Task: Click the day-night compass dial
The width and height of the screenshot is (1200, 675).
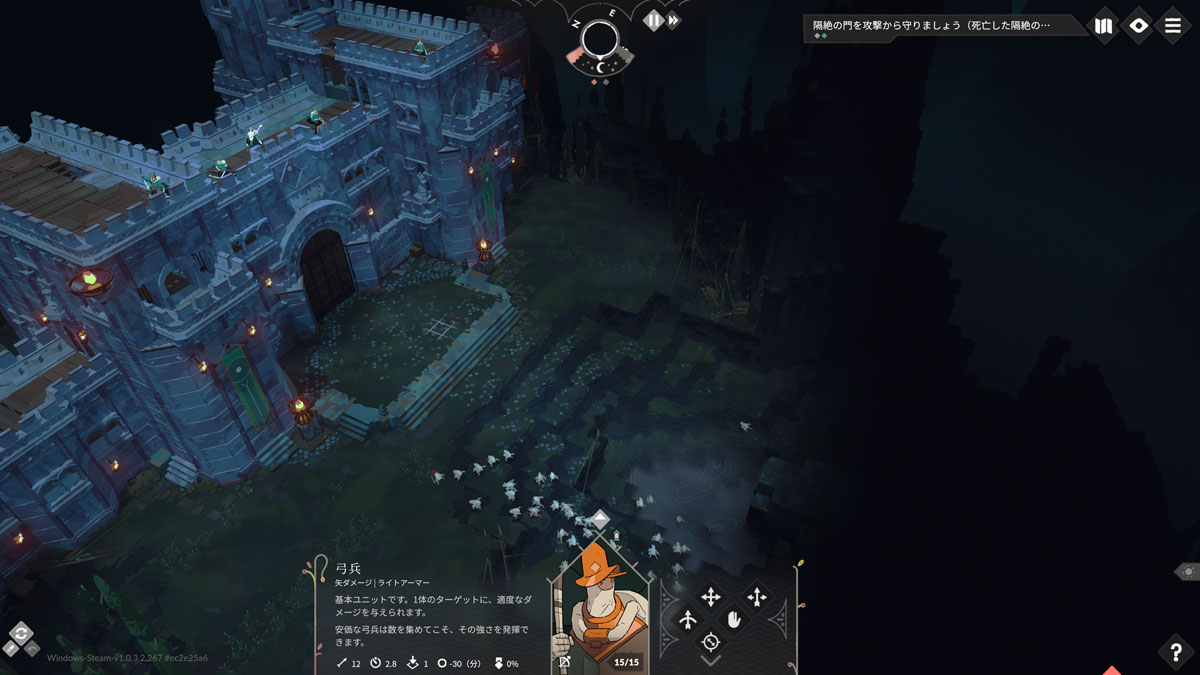Action: (600, 40)
